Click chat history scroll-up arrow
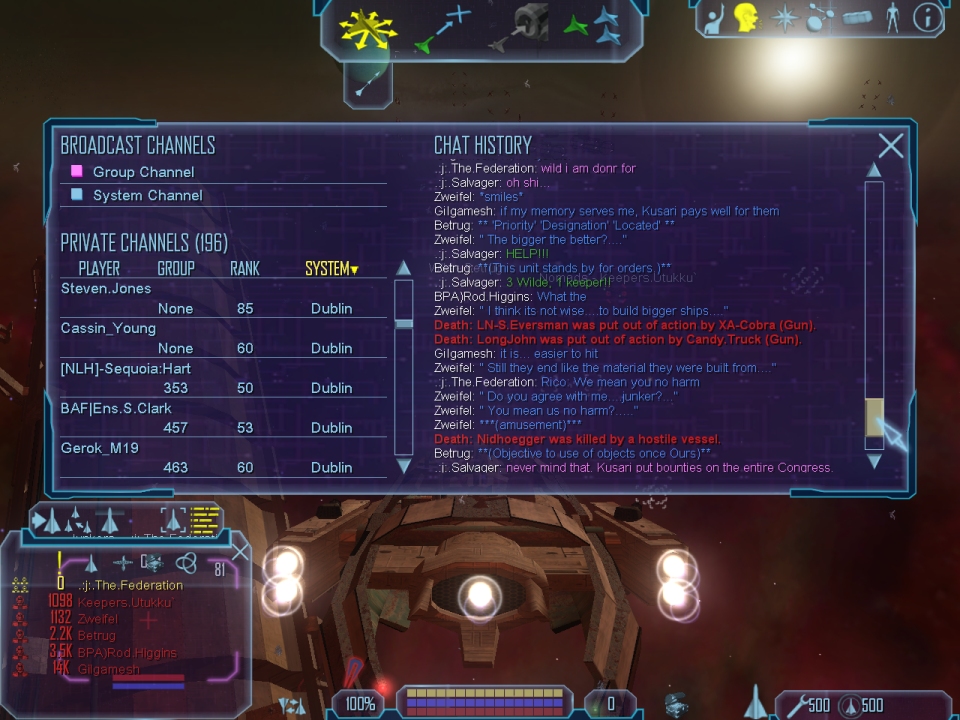960x720 pixels. [874, 170]
